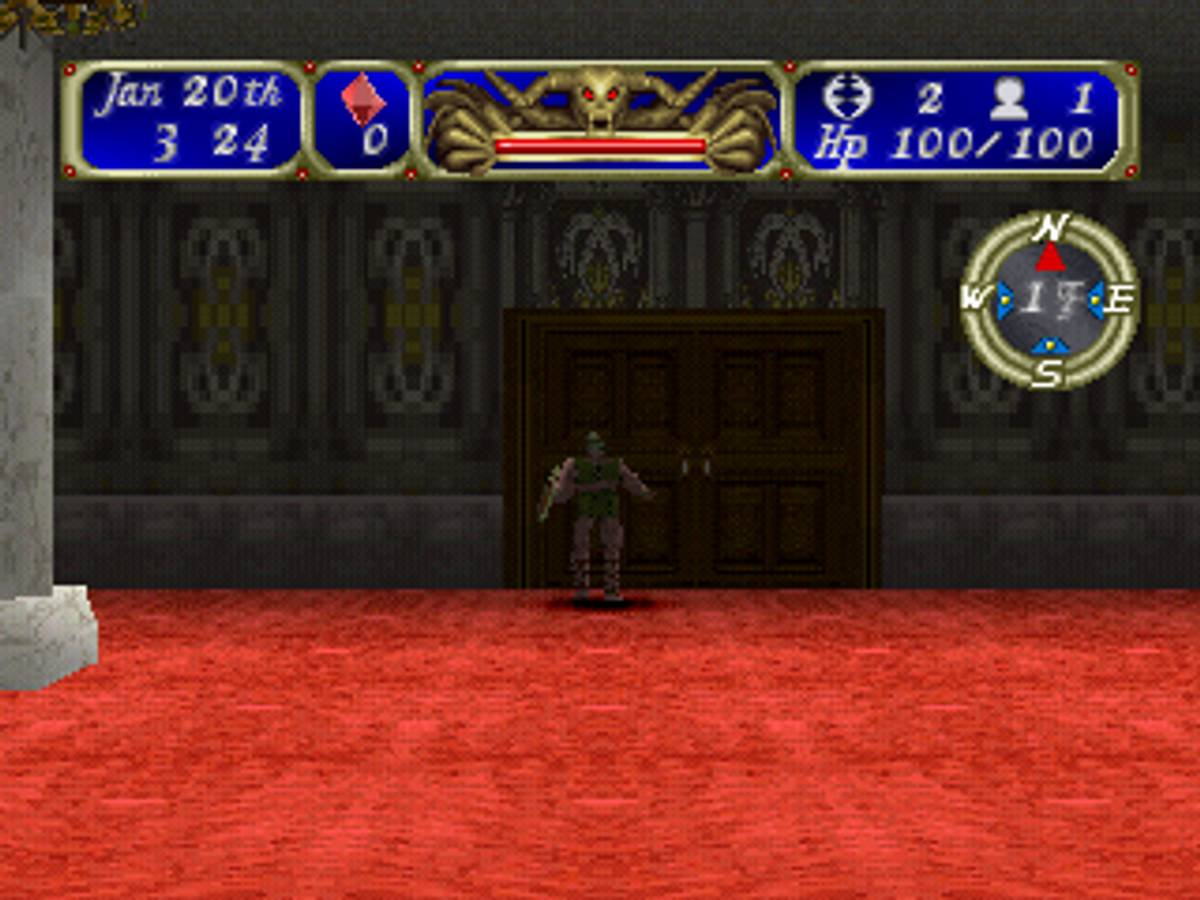Screen dimensions: 1200x900
Task: Click the golden horned skull emblem
Action: coord(600,100)
